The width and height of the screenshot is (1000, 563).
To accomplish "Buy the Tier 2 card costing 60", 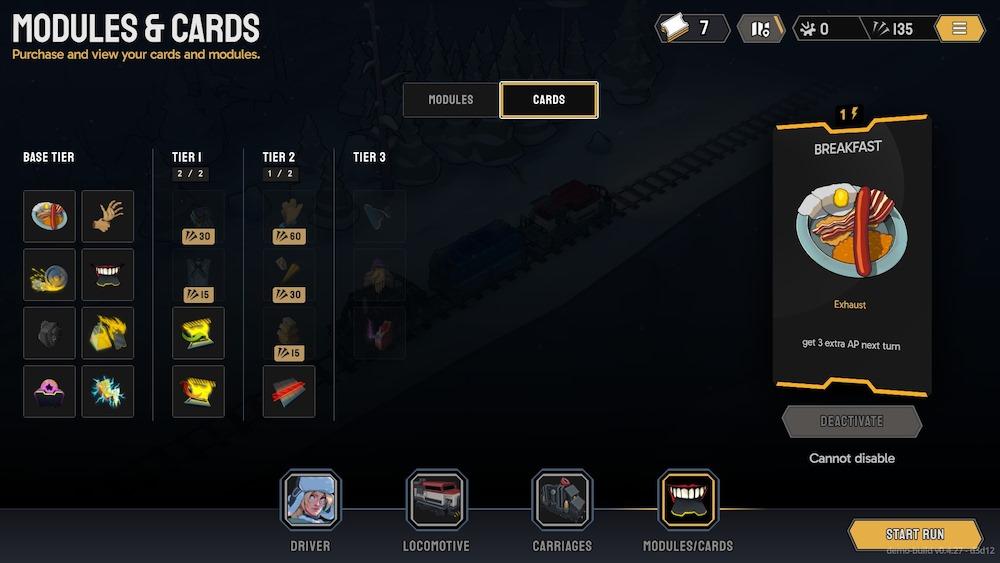I will [289, 217].
